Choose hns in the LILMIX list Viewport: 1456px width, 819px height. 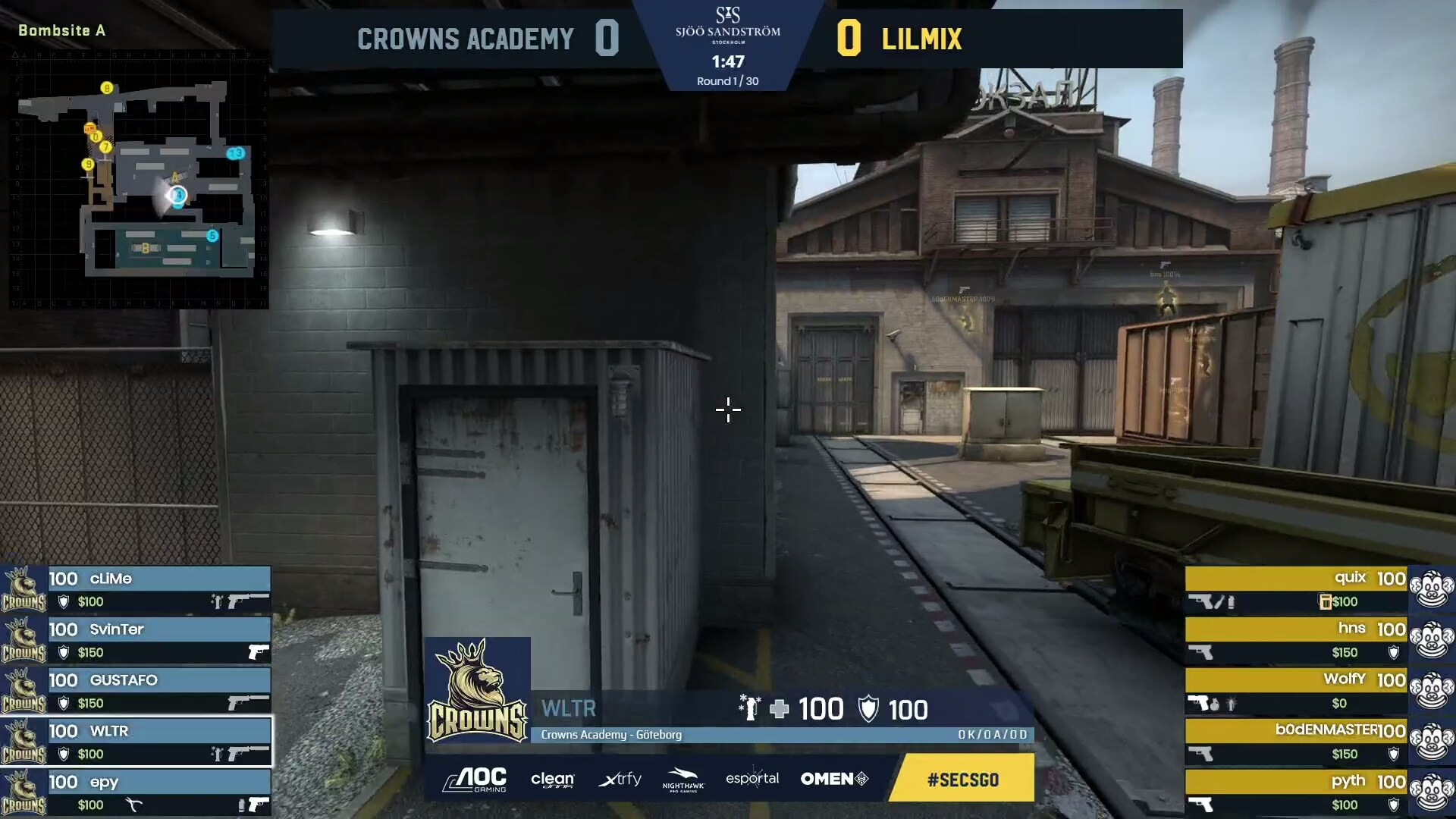pos(1296,639)
